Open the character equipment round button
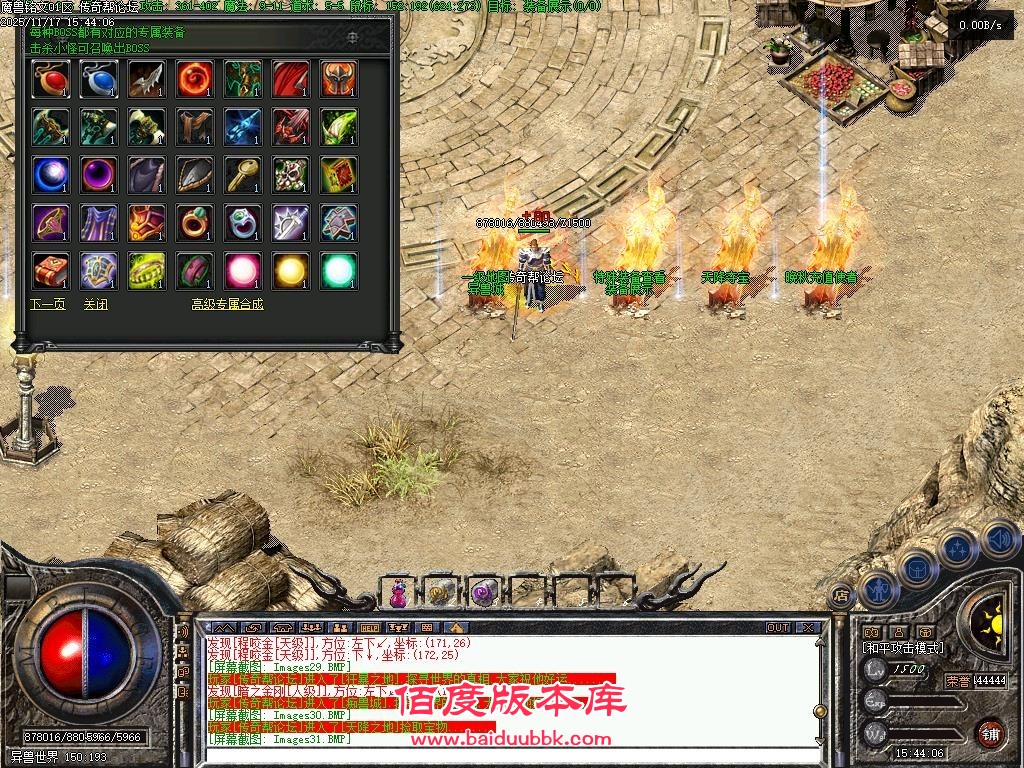1024x768 pixels. [x=877, y=589]
